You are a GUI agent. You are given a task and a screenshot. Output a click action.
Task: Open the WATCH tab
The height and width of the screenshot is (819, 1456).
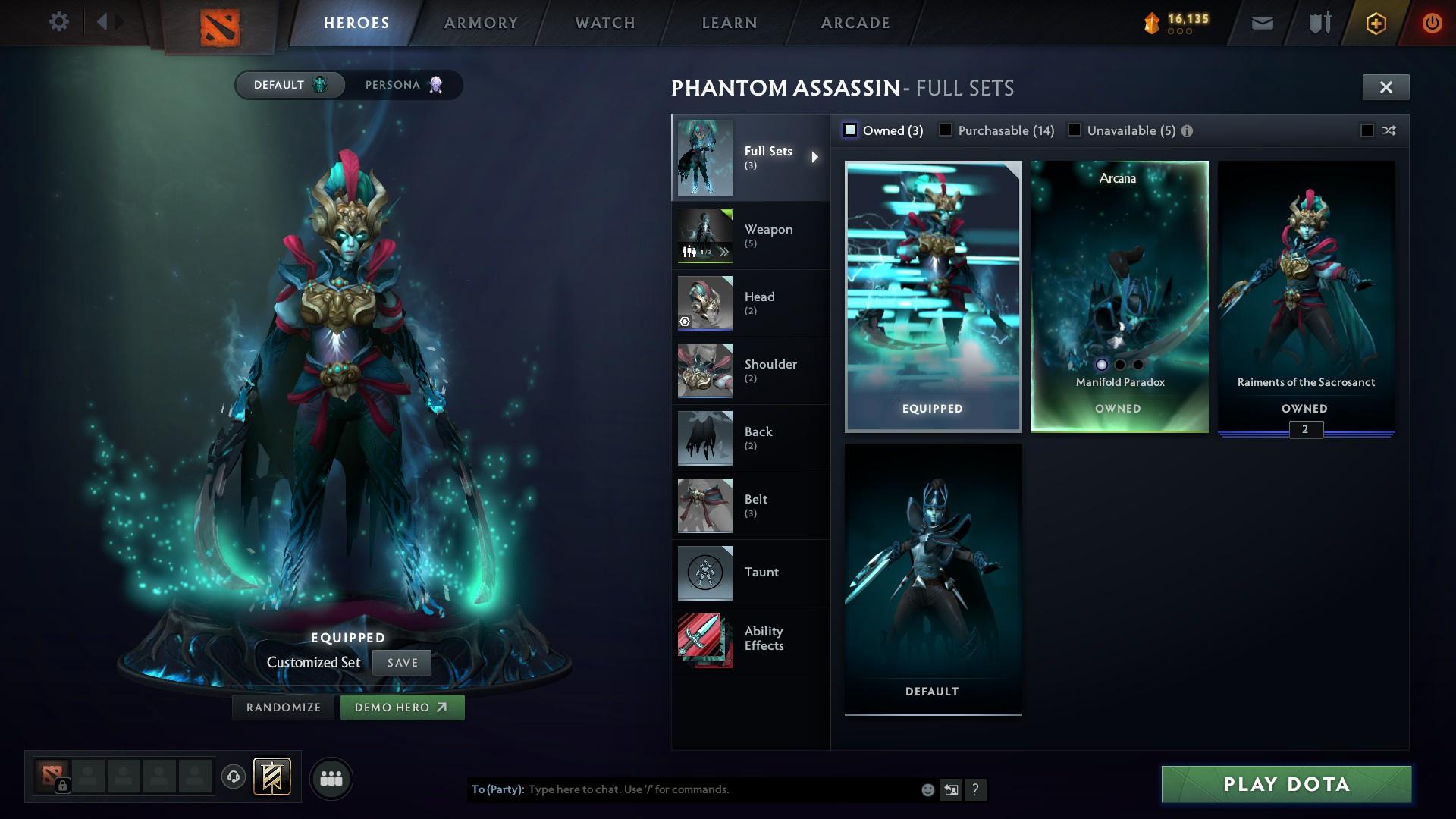(603, 22)
